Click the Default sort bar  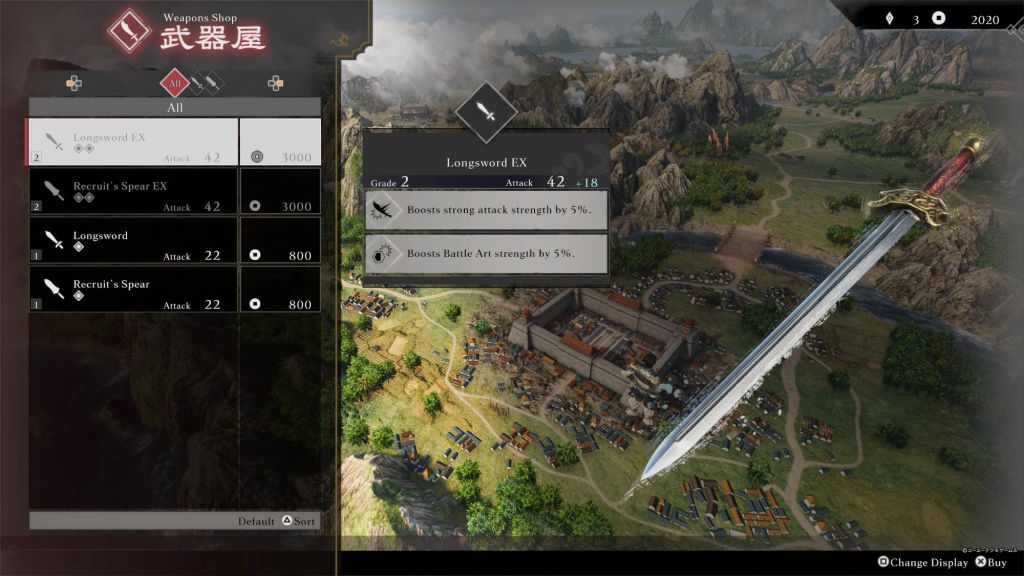pos(175,521)
